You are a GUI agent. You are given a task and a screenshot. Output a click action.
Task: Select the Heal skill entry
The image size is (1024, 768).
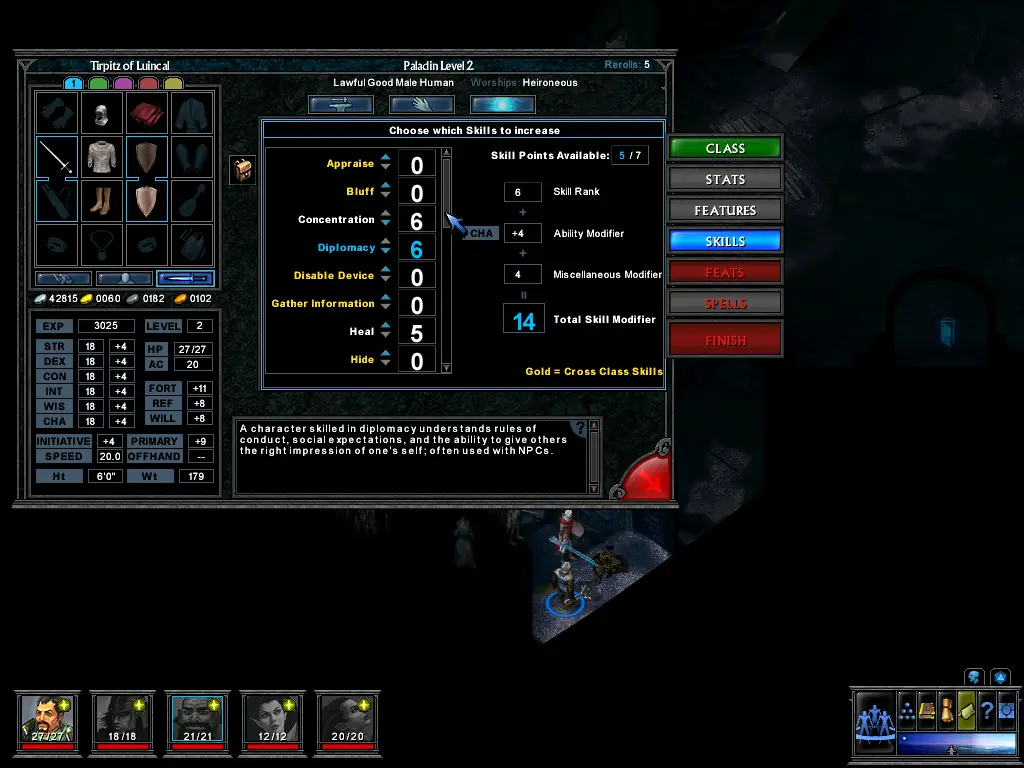click(362, 332)
